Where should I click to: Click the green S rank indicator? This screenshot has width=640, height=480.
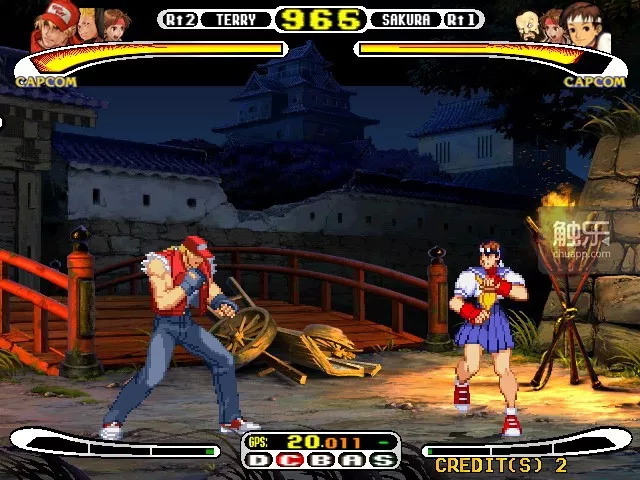click(x=382, y=460)
